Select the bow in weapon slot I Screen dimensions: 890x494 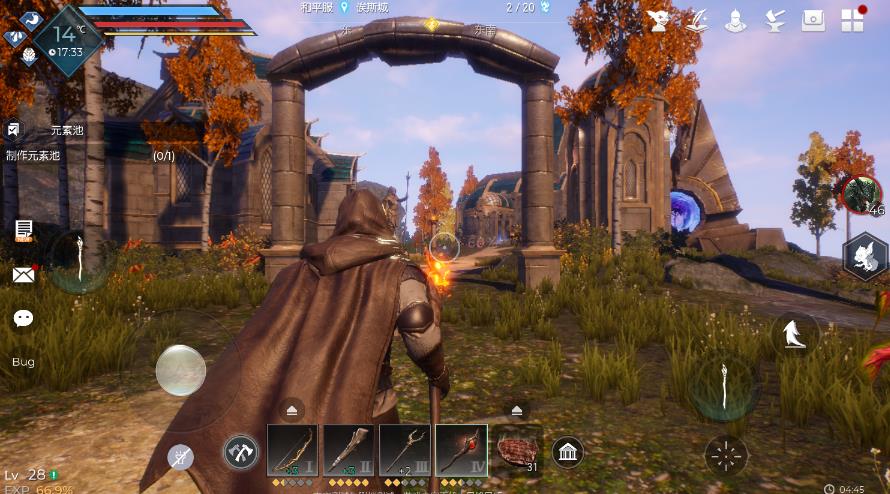tap(292, 451)
